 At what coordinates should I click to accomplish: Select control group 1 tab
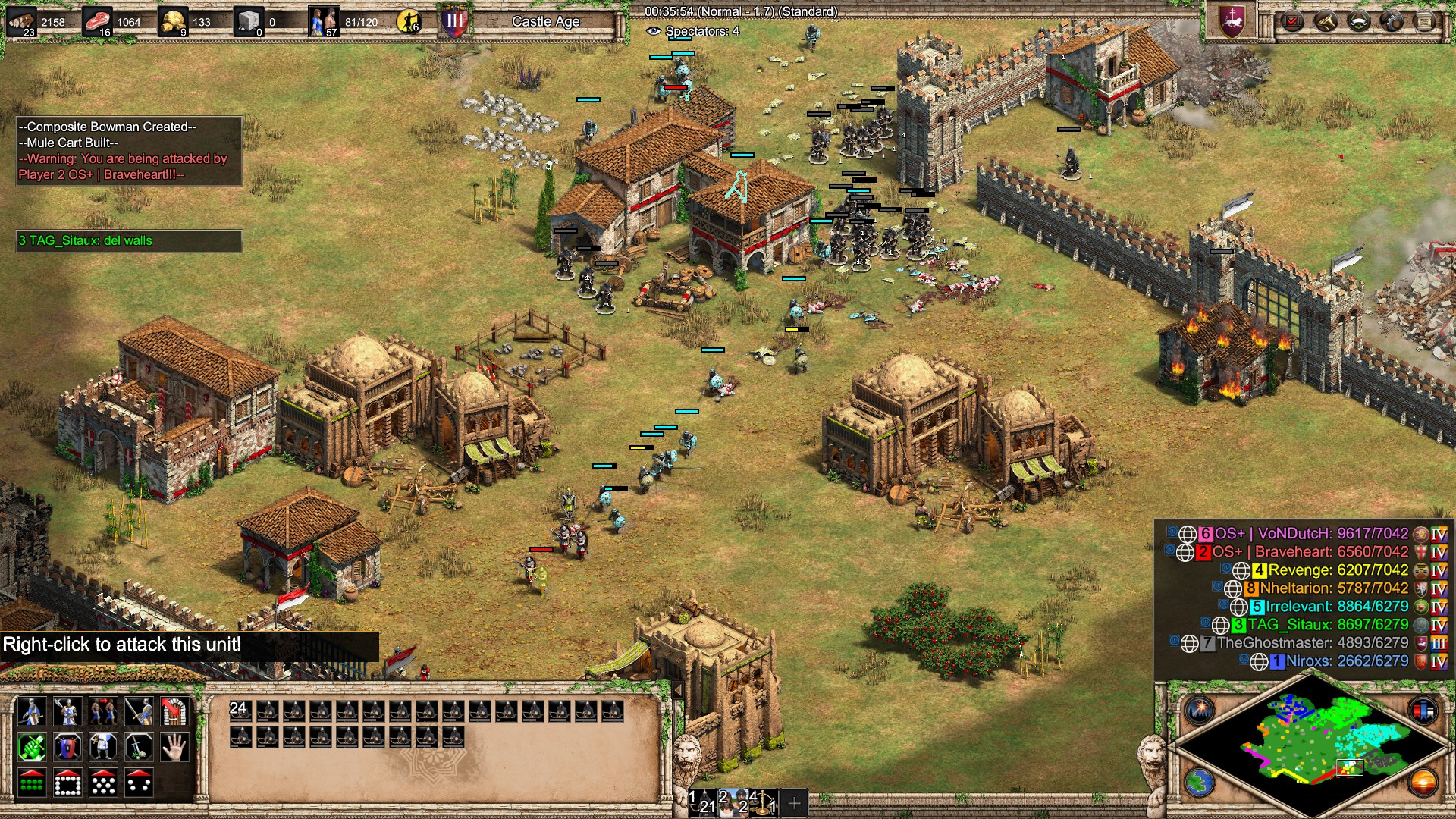click(702, 802)
